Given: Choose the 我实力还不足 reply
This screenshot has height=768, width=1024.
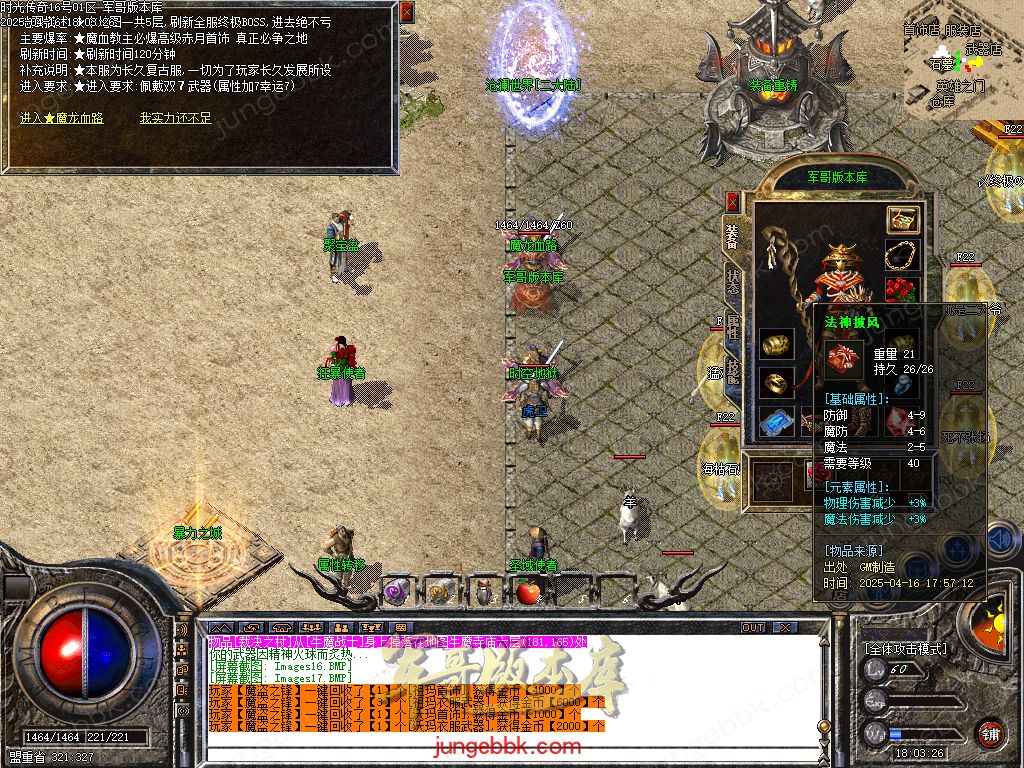Looking at the screenshot, I should tap(175, 118).
